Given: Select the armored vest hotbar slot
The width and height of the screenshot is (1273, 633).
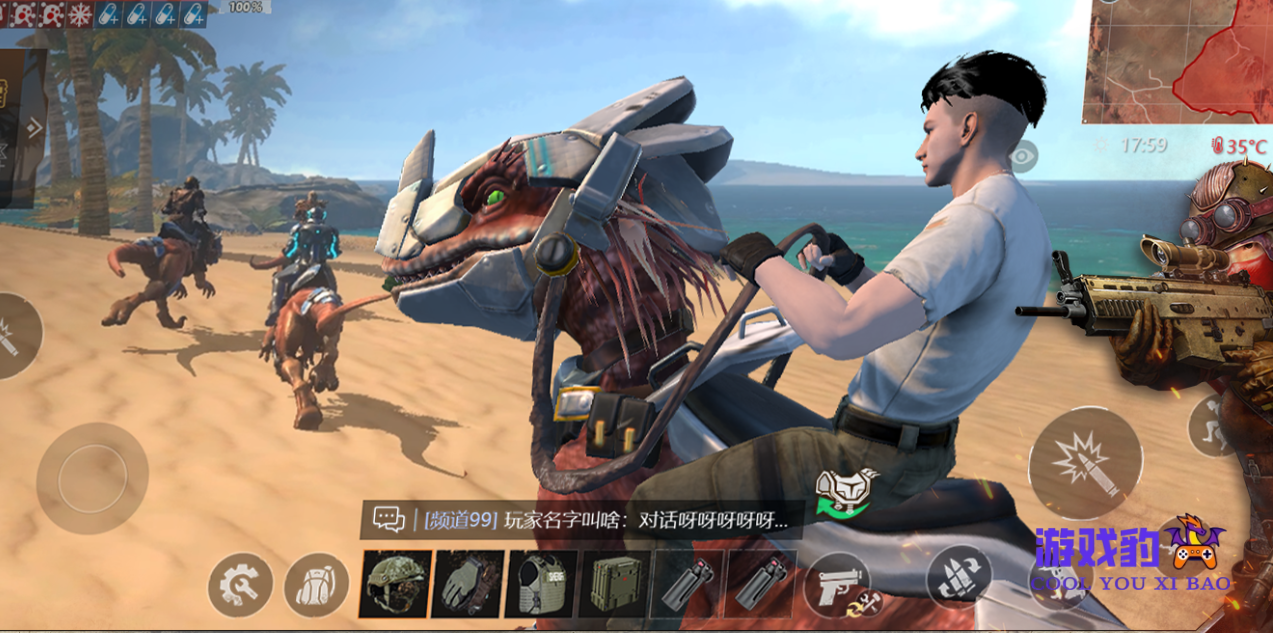Looking at the screenshot, I should coord(541,583).
